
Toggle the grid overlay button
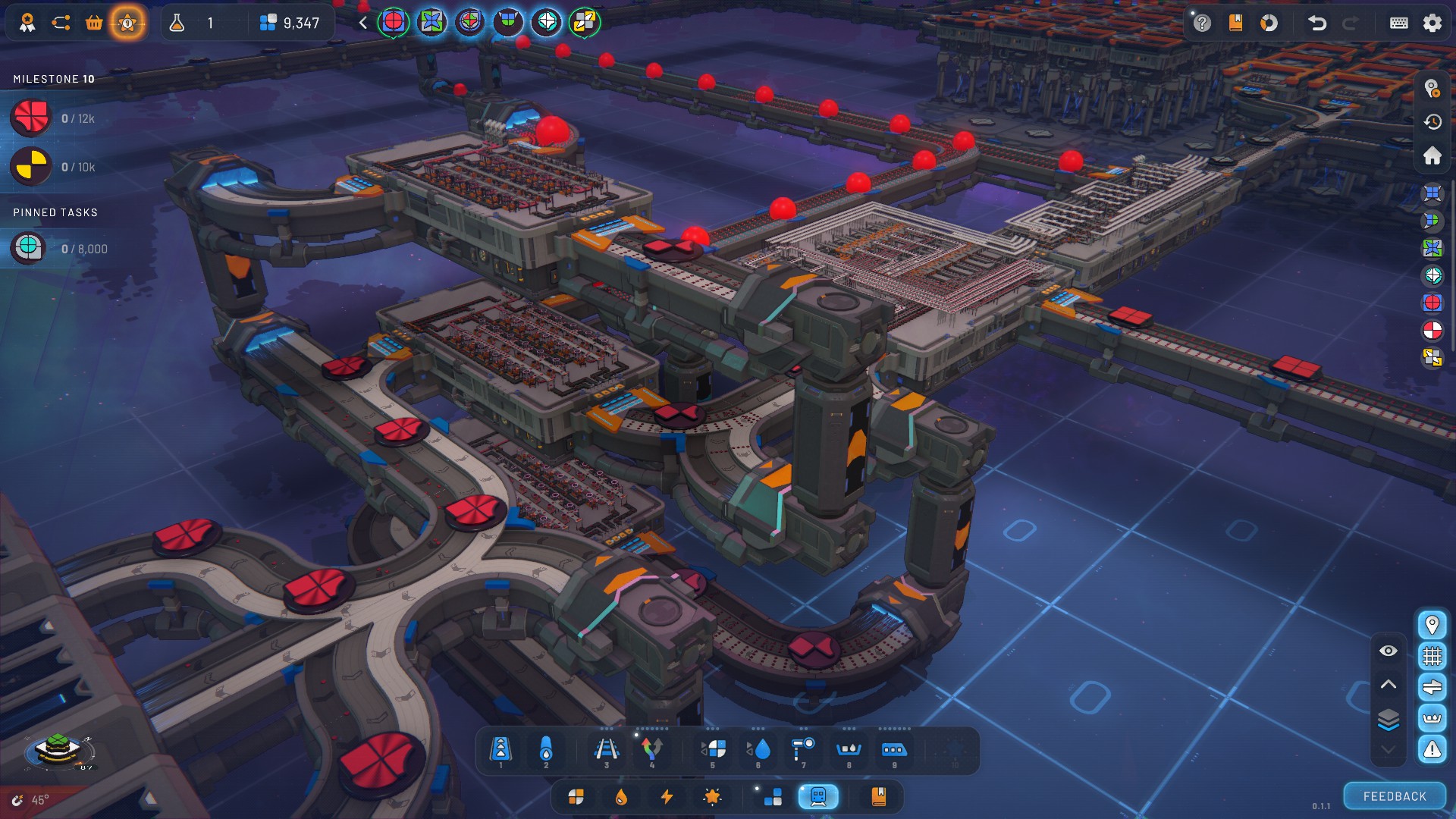[1432, 655]
